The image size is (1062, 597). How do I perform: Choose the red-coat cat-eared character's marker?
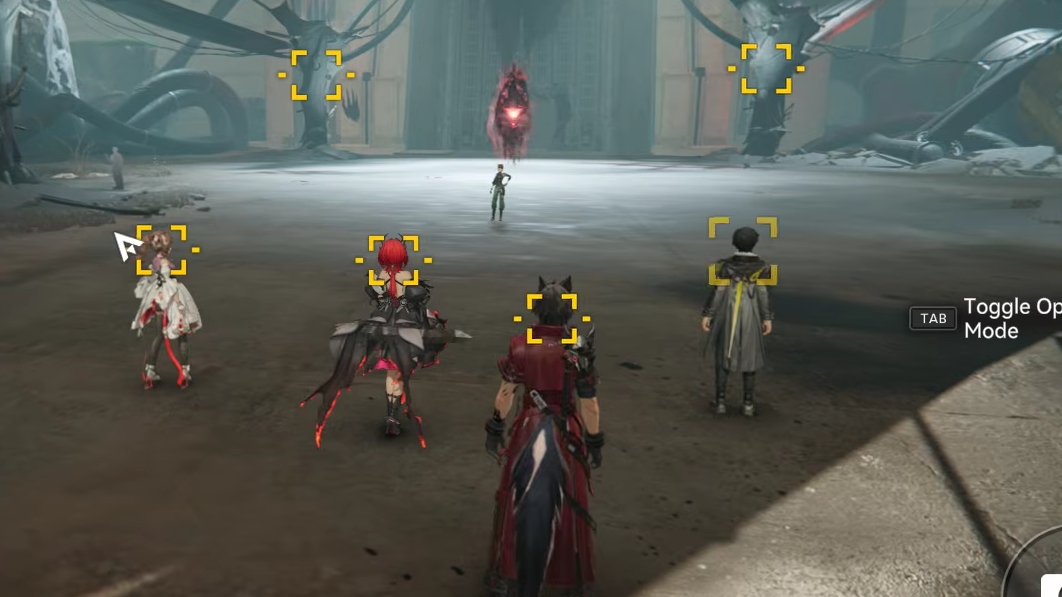(552, 319)
